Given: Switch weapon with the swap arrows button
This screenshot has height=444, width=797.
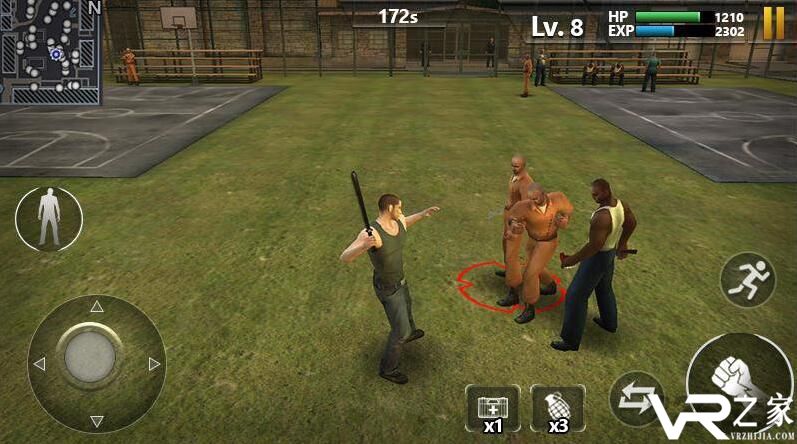Looking at the screenshot, I should tap(636, 398).
